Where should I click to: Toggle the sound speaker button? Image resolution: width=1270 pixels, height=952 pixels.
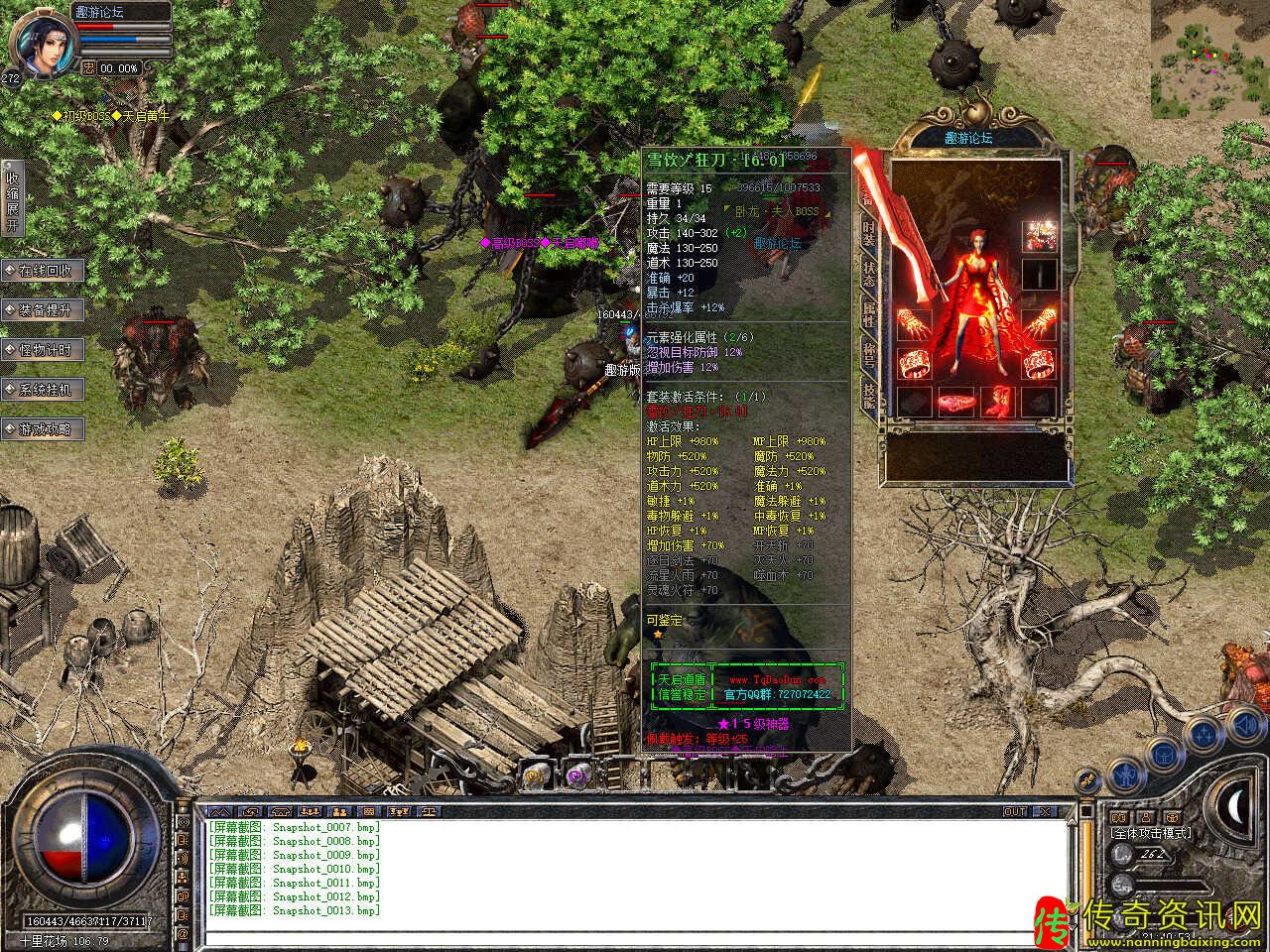[1244, 726]
